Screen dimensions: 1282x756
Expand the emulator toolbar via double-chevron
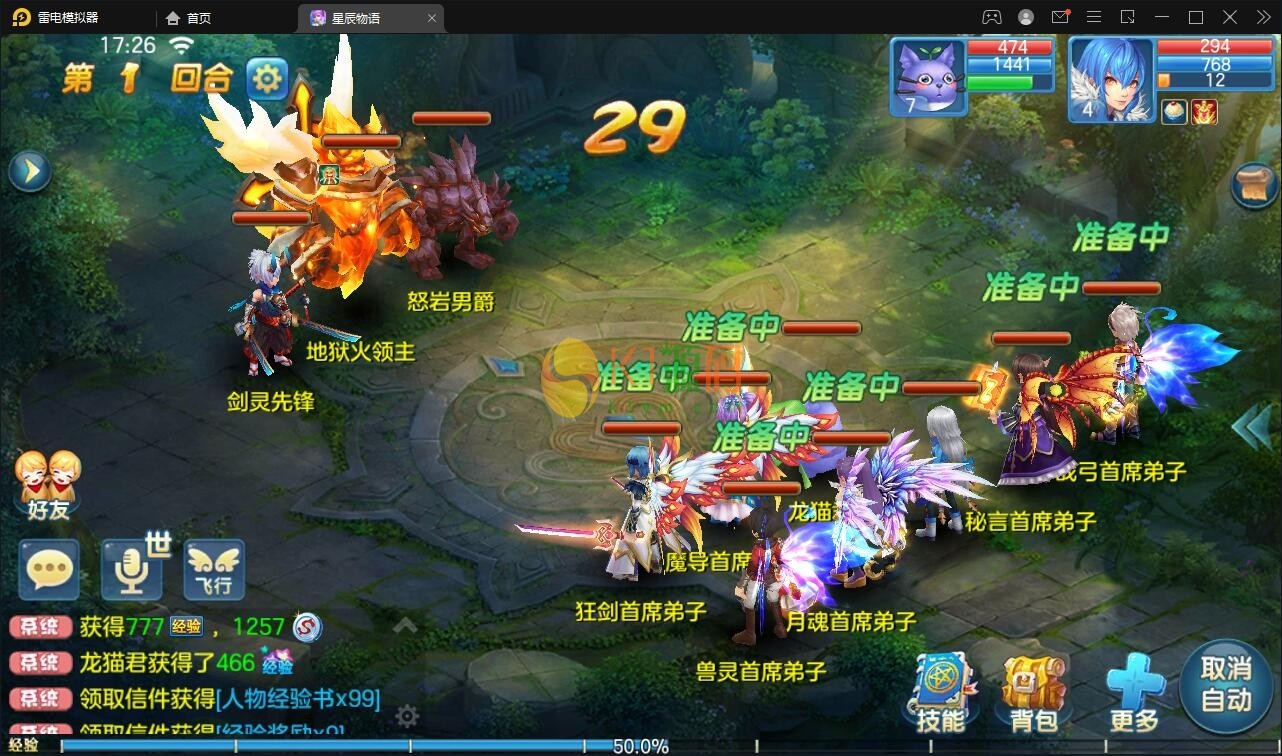tap(1261, 17)
